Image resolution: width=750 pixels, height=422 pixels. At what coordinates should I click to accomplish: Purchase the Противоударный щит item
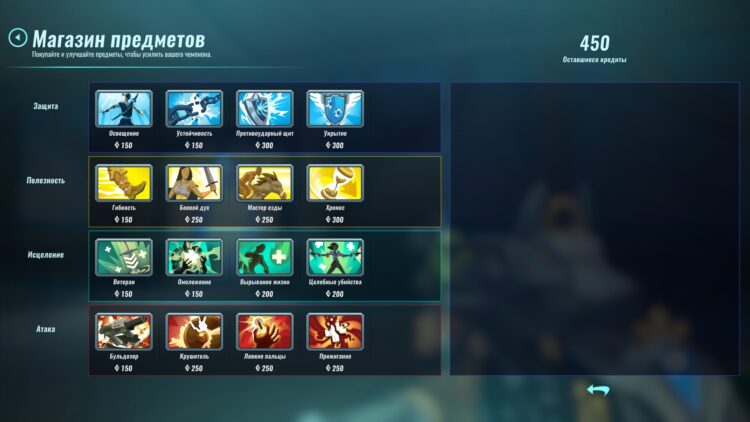click(x=265, y=109)
